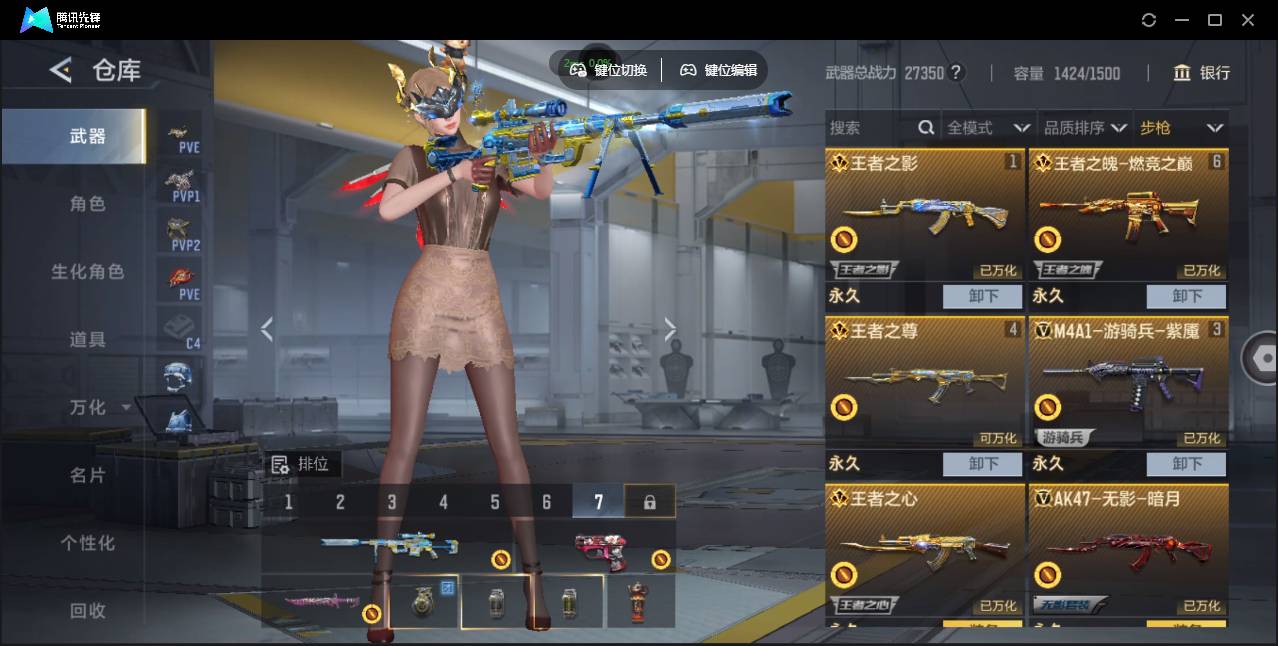The height and width of the screenshot is (646, 1278).
Task: Open the 品质排序 sort dropdown
Action: tap(1085, 128)
